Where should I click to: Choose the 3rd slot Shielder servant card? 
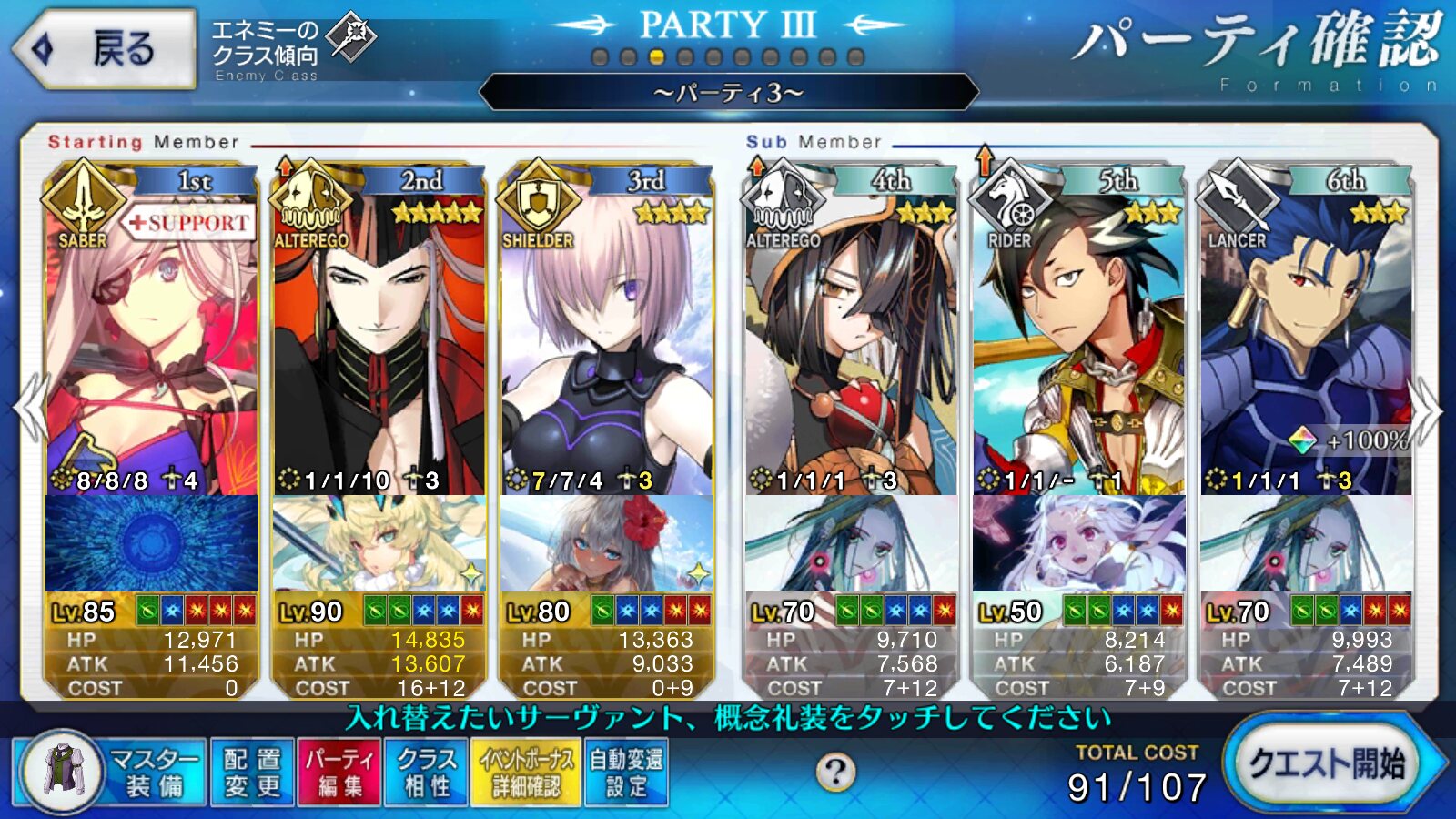606,346
